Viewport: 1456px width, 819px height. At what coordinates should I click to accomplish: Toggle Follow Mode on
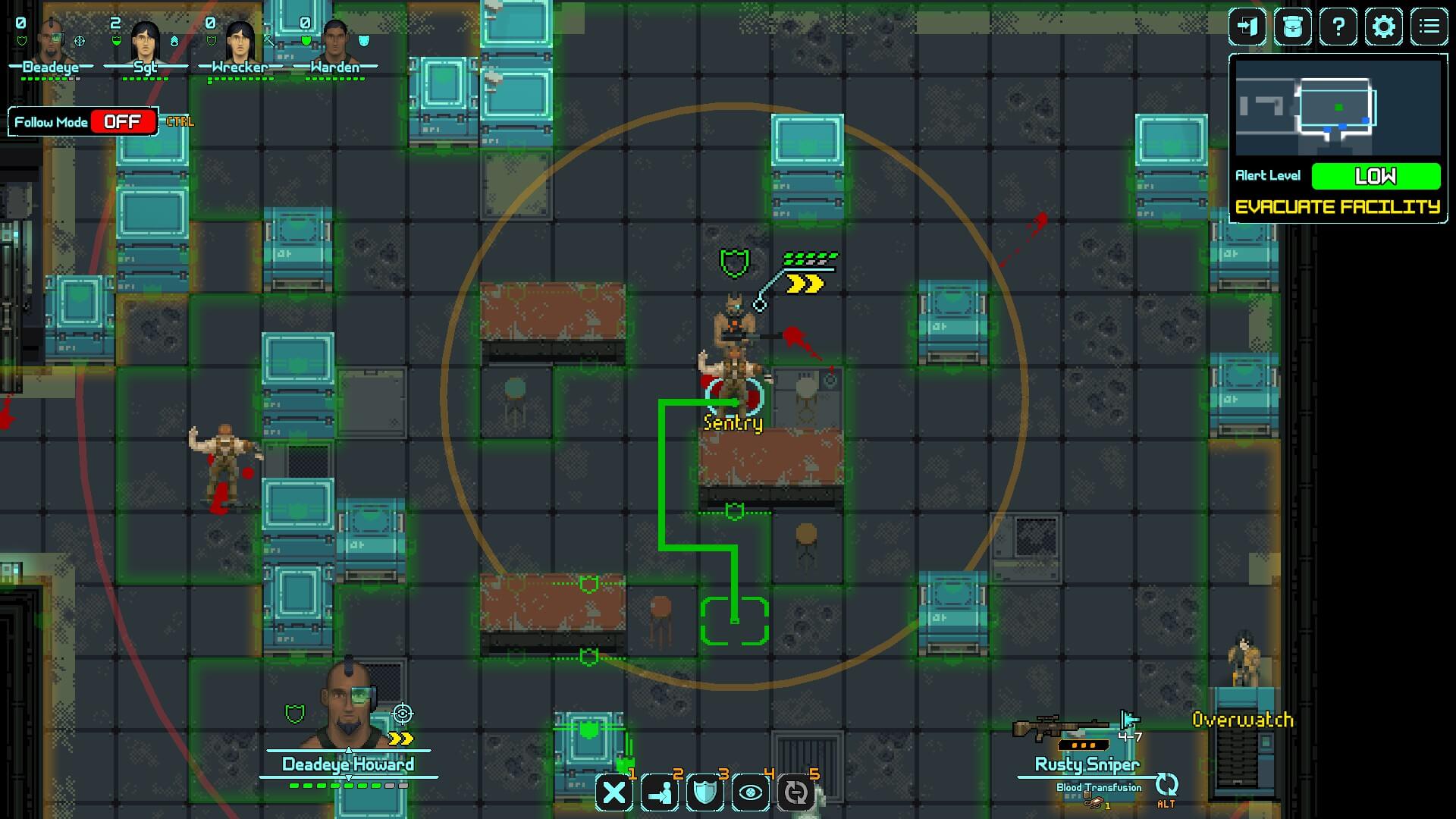(122, 122)
